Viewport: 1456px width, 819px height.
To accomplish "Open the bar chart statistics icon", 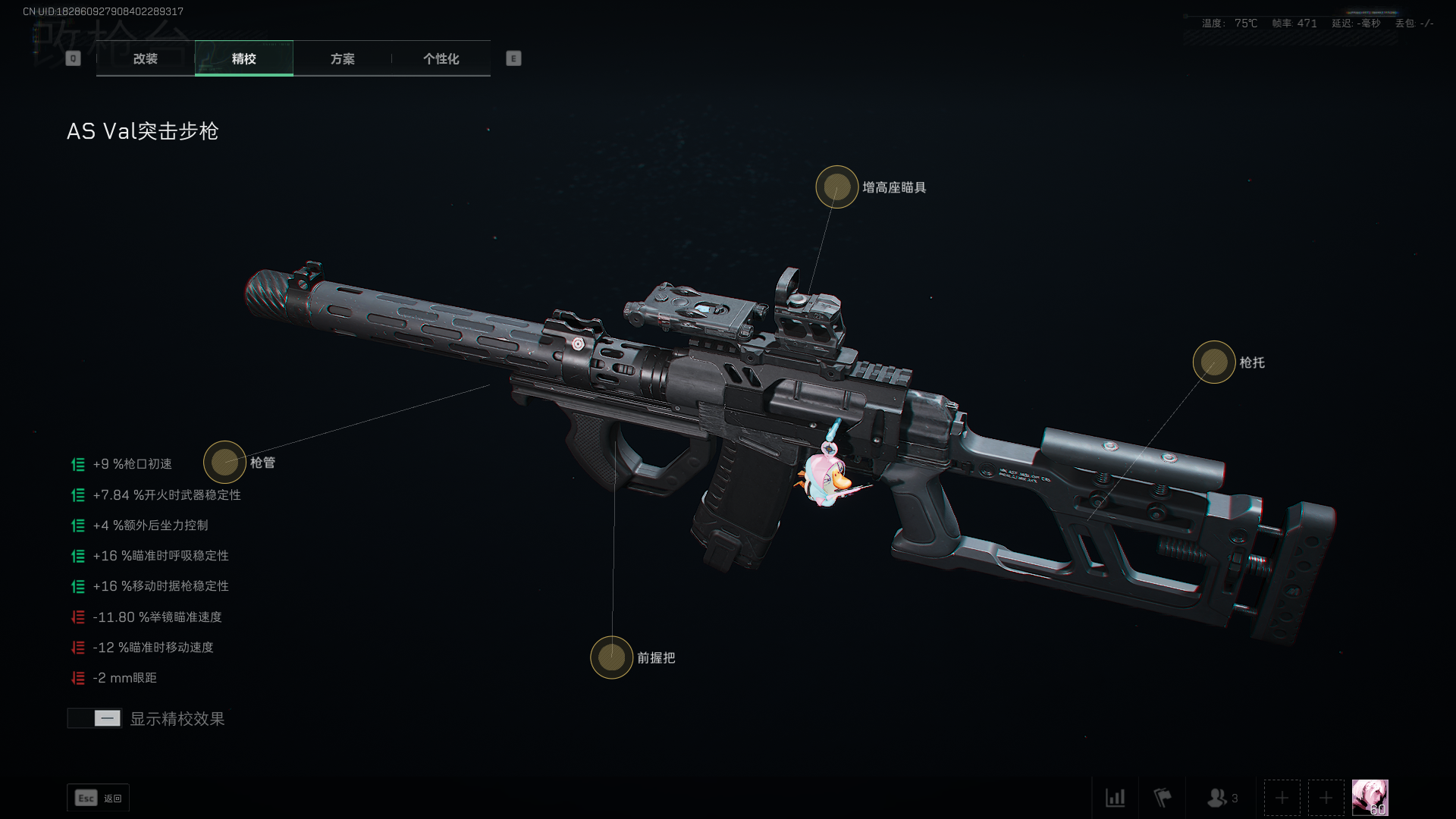I will [x=1115, y=798].
